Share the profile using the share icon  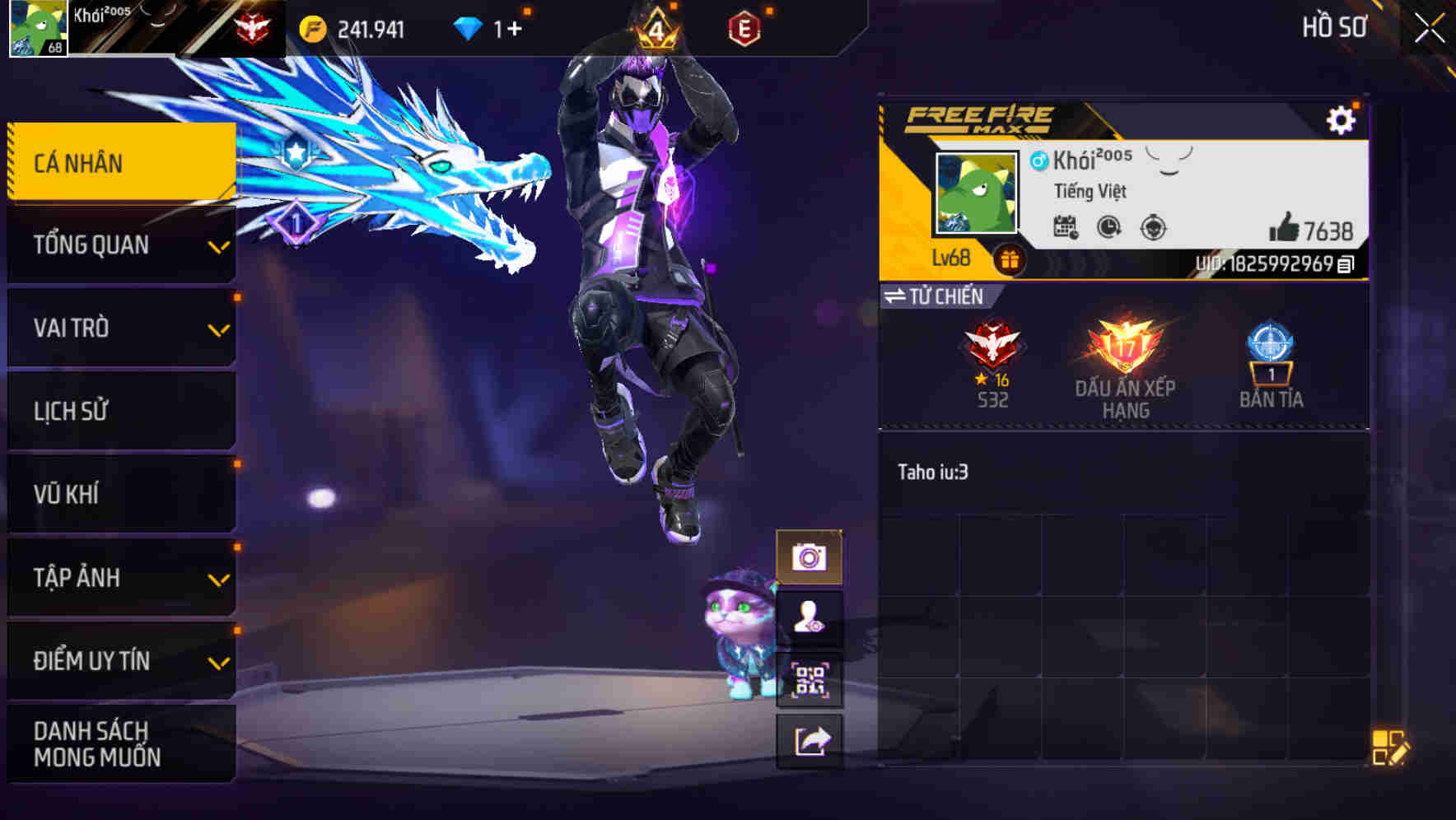point(811,739)
